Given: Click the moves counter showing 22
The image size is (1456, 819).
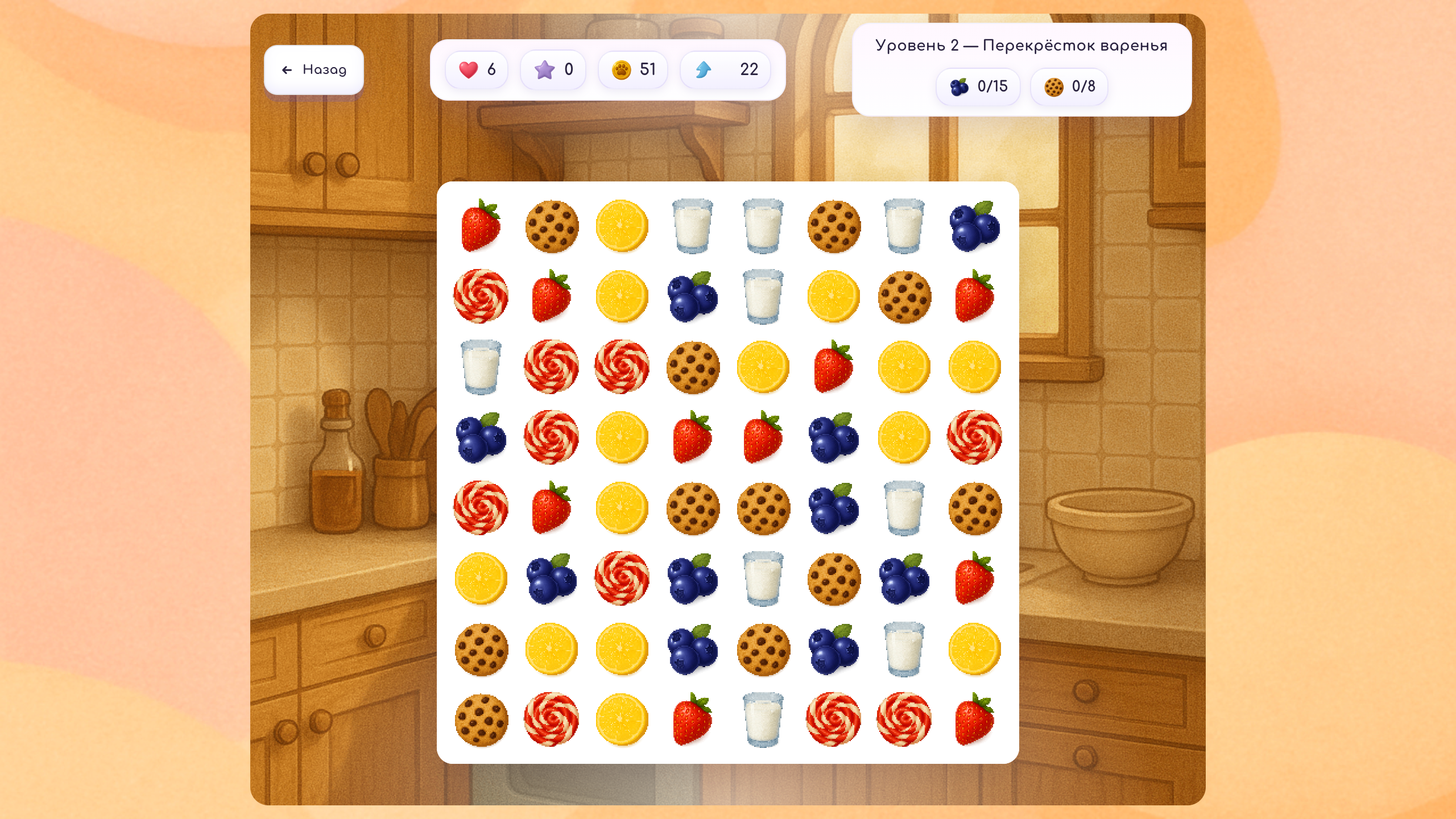Looking at the screenshot, I should click(x=725, y=69).
